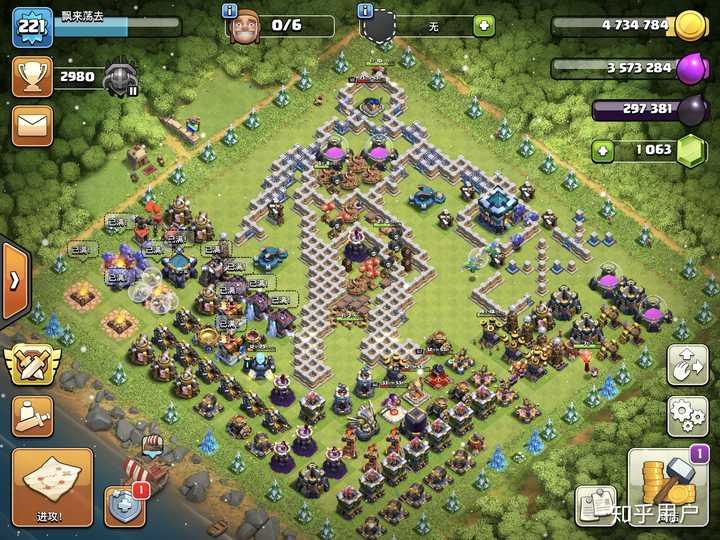Expand the side chat panel arrow
Viewport: 720px width, 540px height.
click(x=14, y=279)
